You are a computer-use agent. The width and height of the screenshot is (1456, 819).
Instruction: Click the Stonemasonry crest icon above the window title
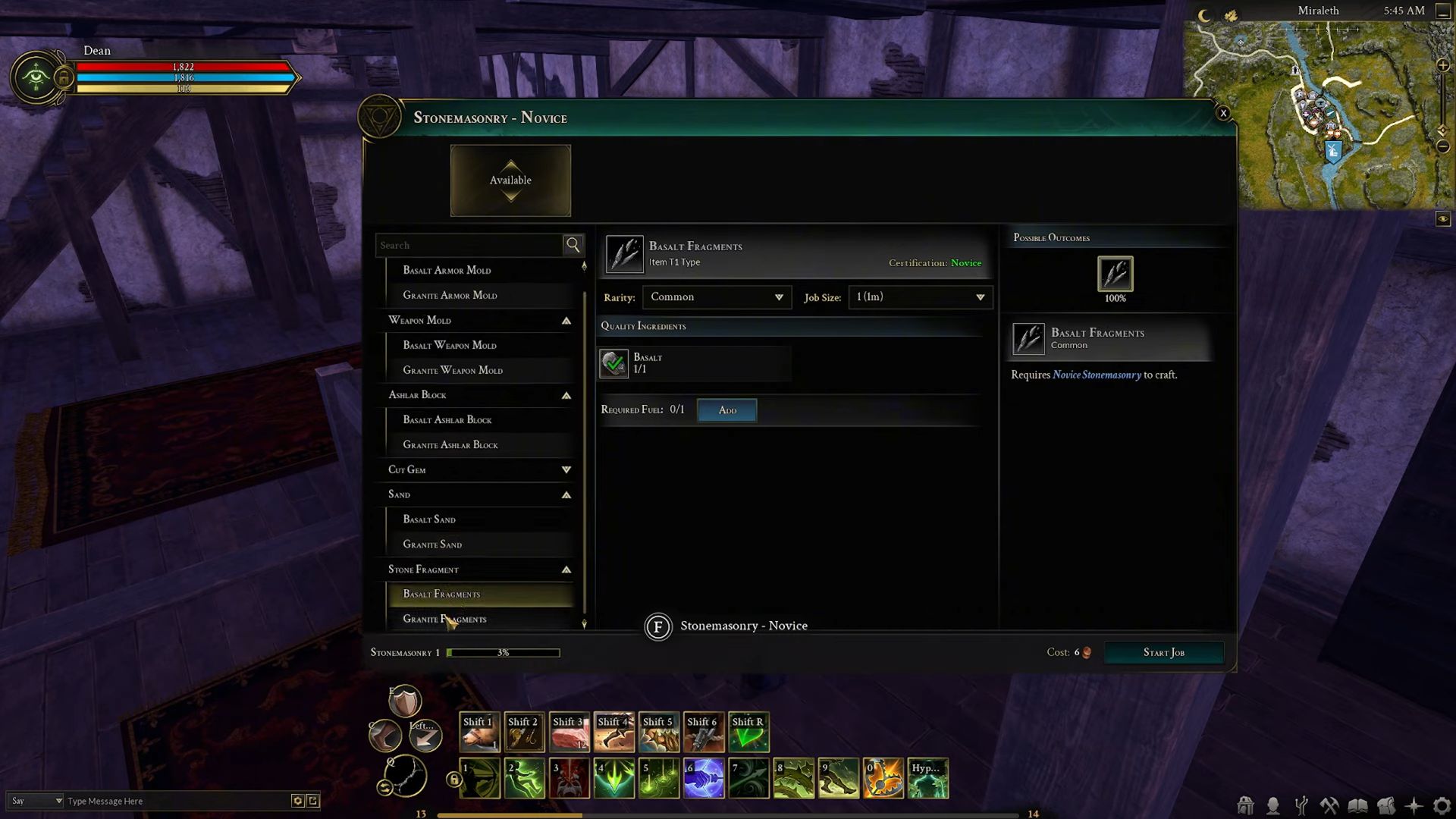coord(381,116)
